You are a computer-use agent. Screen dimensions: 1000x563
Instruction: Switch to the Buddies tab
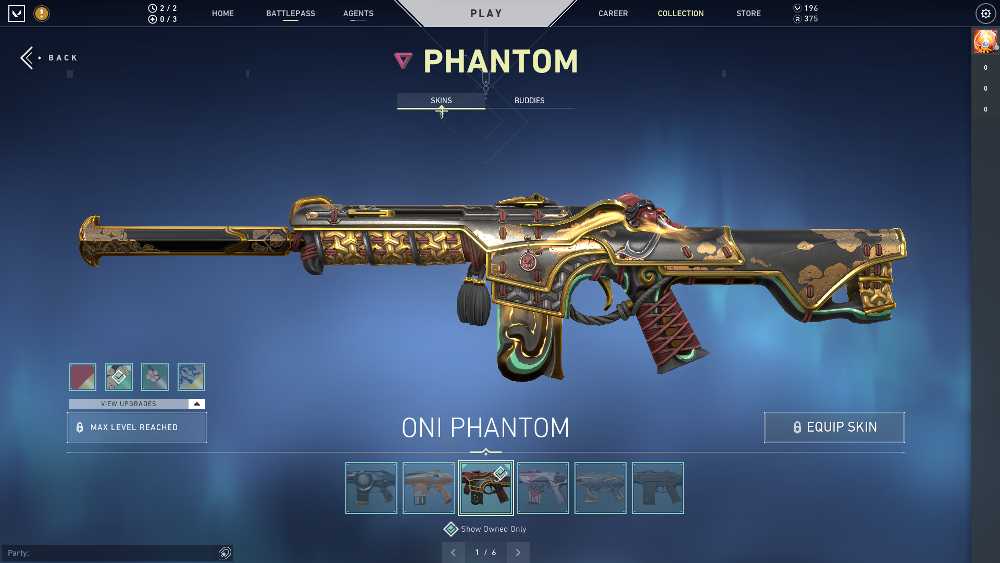click(529, 101)
